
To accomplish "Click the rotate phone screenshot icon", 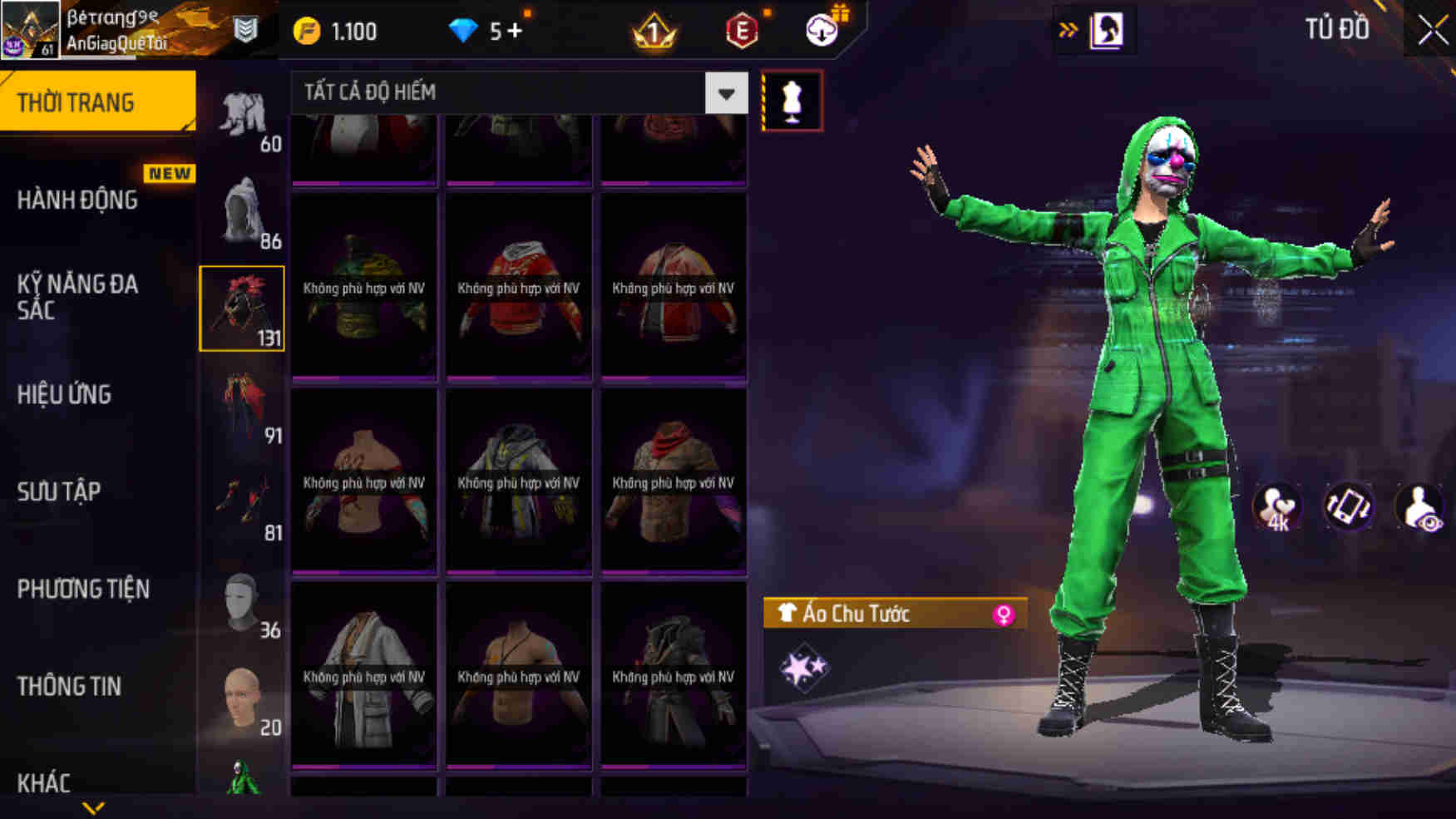I will [1349, 506].
